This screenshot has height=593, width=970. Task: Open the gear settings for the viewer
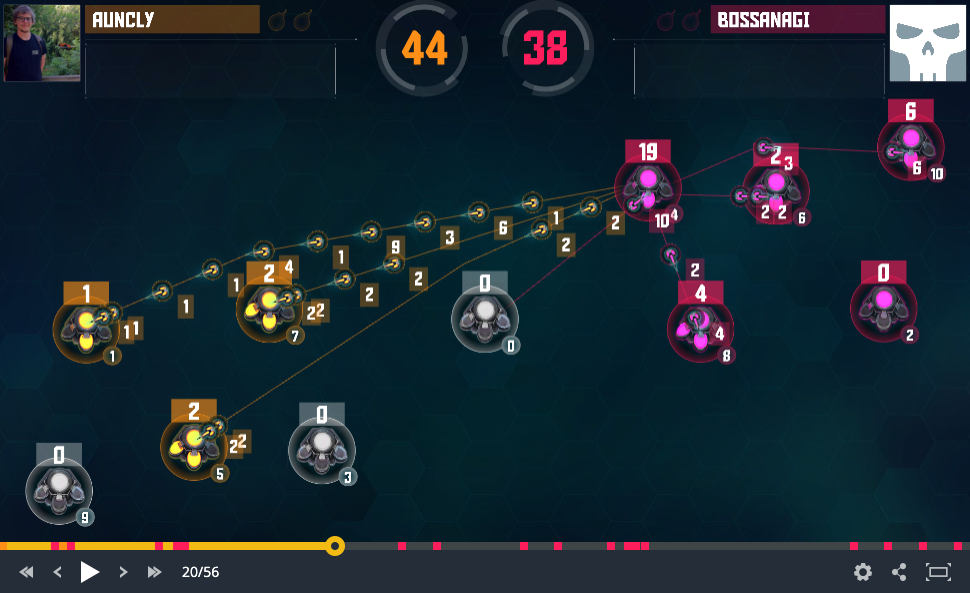[862, 572]
